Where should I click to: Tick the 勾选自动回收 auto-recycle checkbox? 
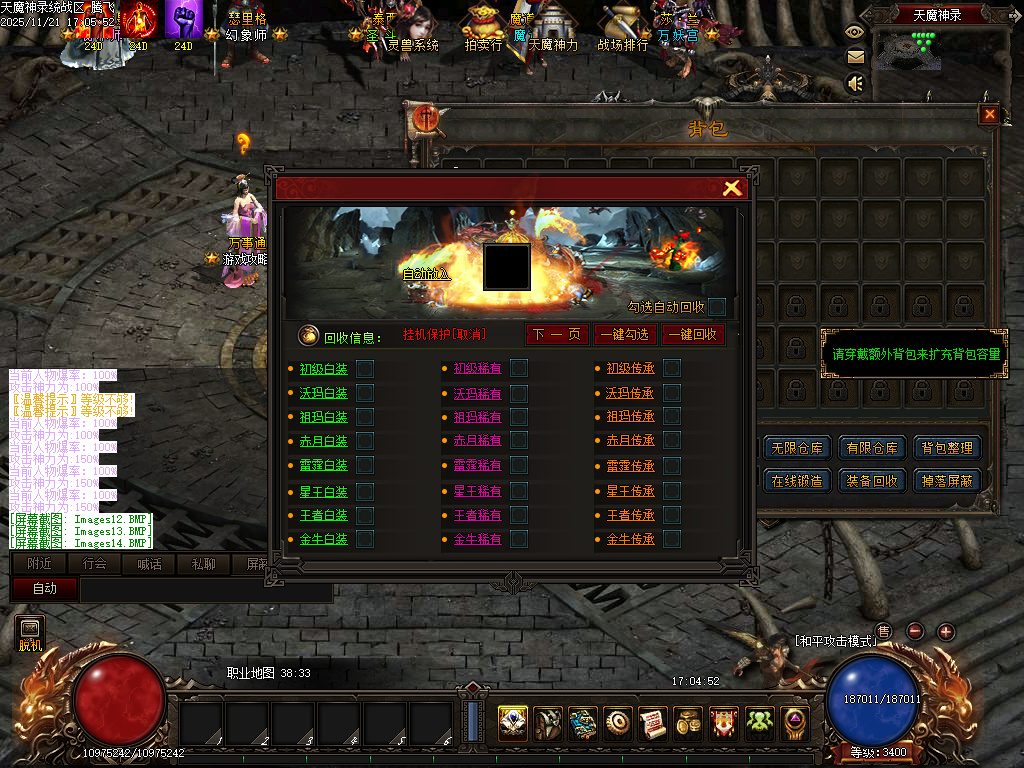(716, 307)
